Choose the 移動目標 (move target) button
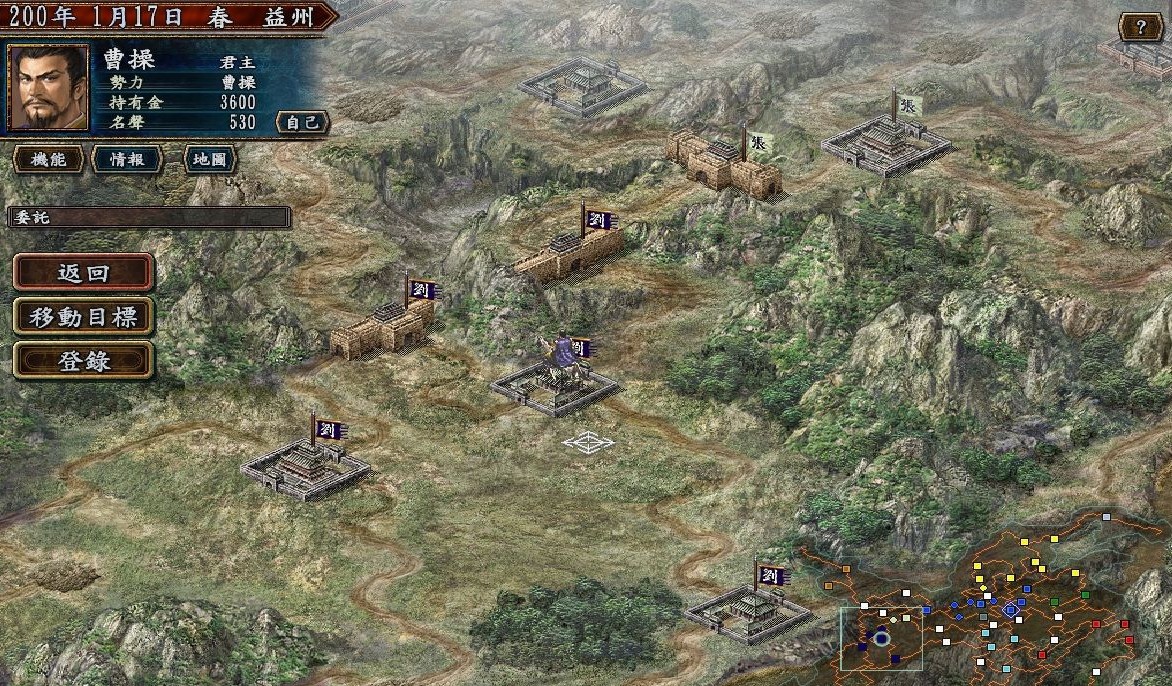Image resolution: width=1172 pixels, height=686 pixels. [84, 317]
